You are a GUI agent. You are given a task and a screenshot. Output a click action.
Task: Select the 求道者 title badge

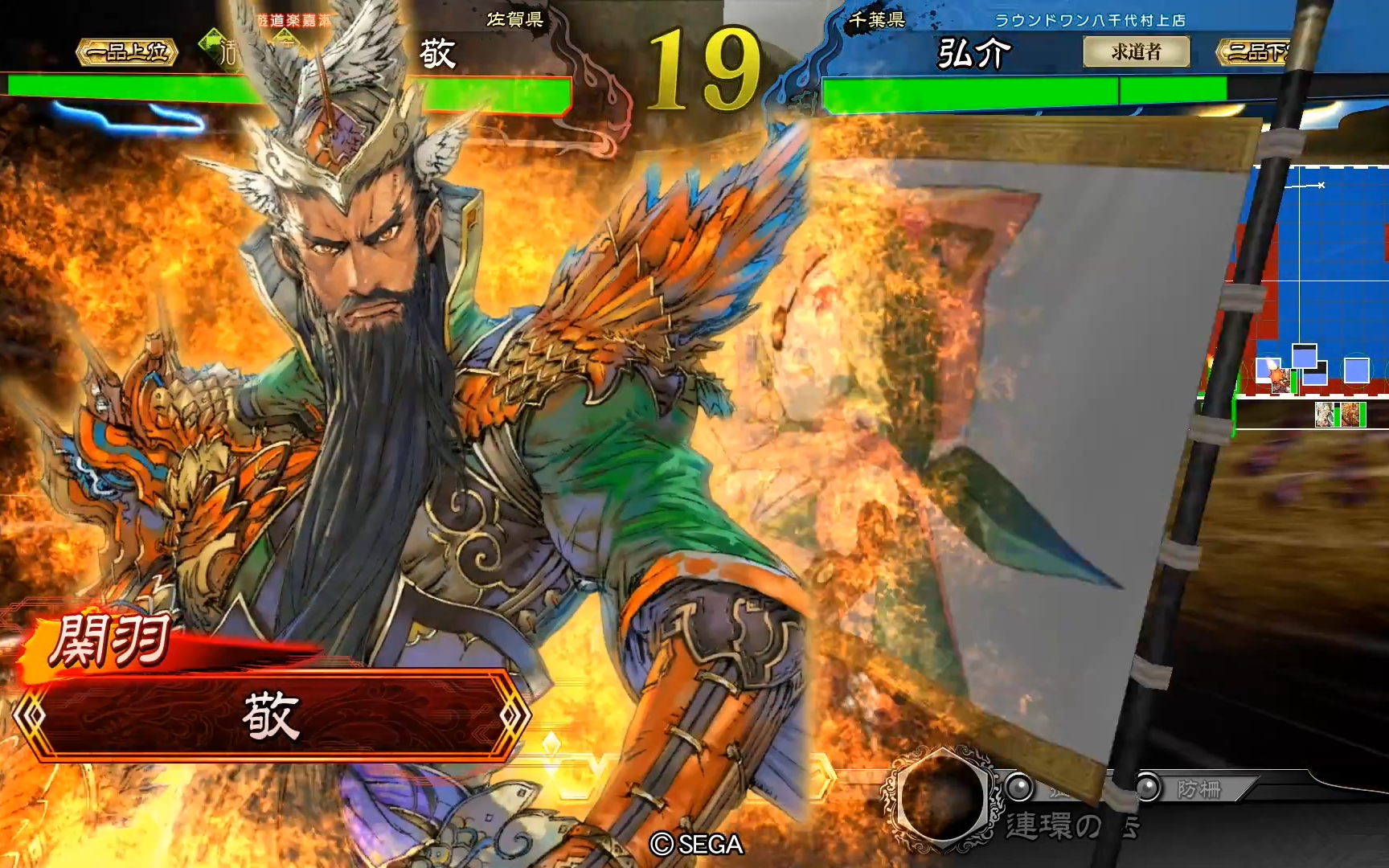[x=1136, y=52]
